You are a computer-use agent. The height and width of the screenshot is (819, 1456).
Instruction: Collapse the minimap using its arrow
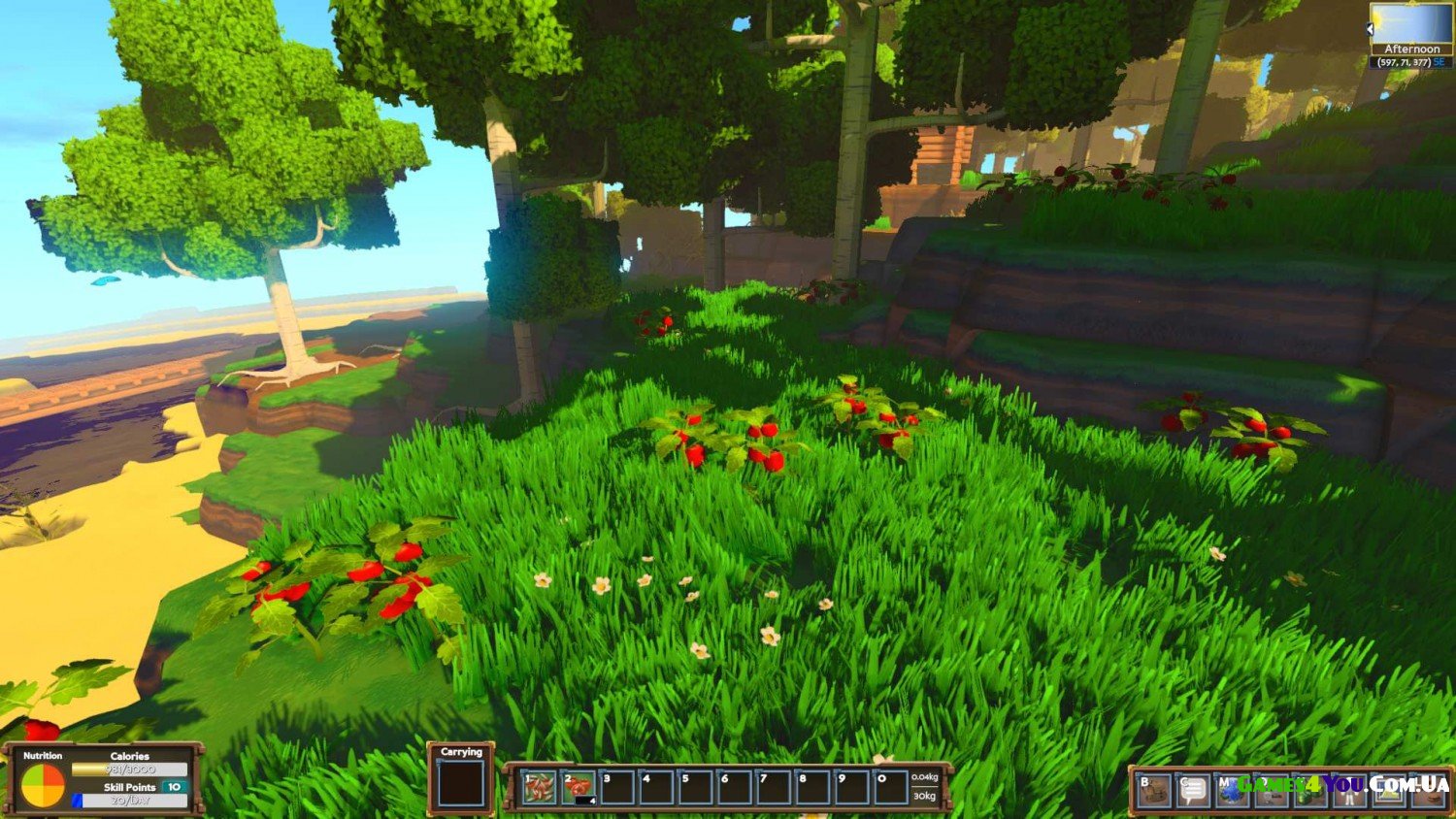(1371, 30)
